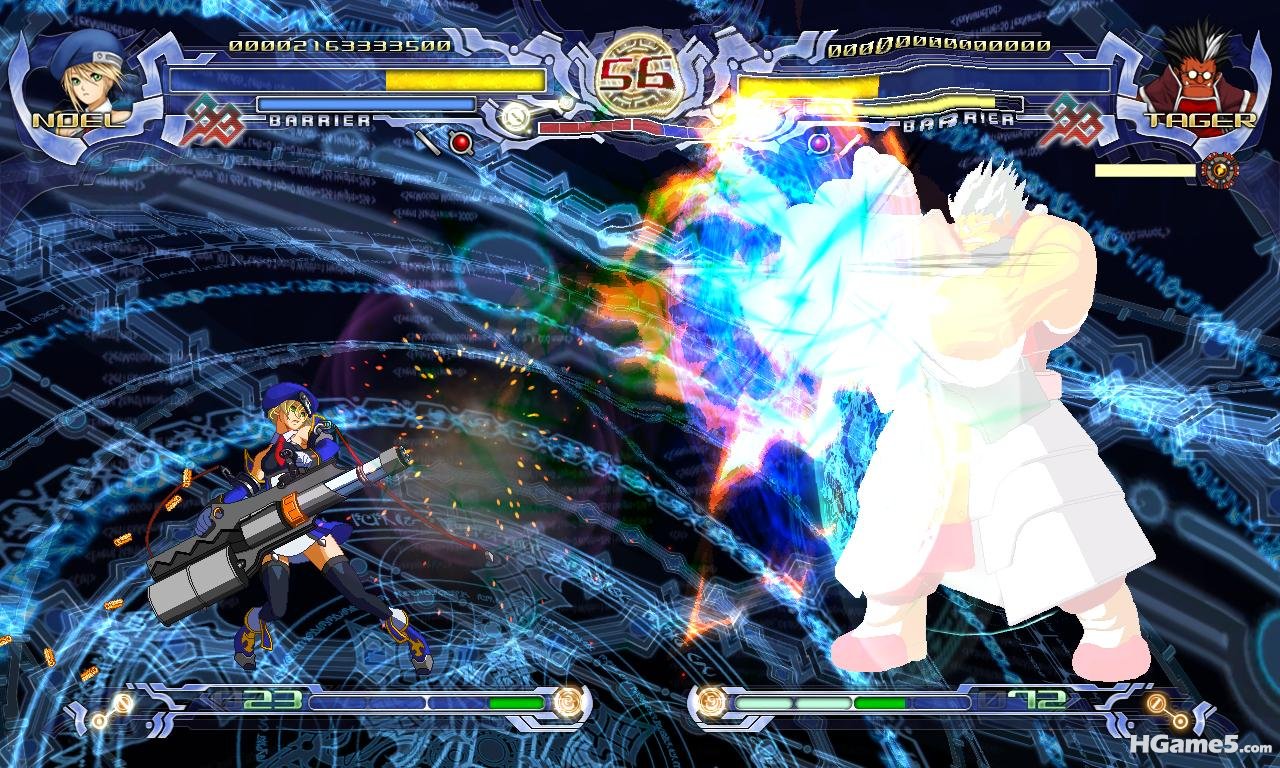1280x768 pixels.
Task: Click Tager's purple burst orb icon
Action: [819, 142]
